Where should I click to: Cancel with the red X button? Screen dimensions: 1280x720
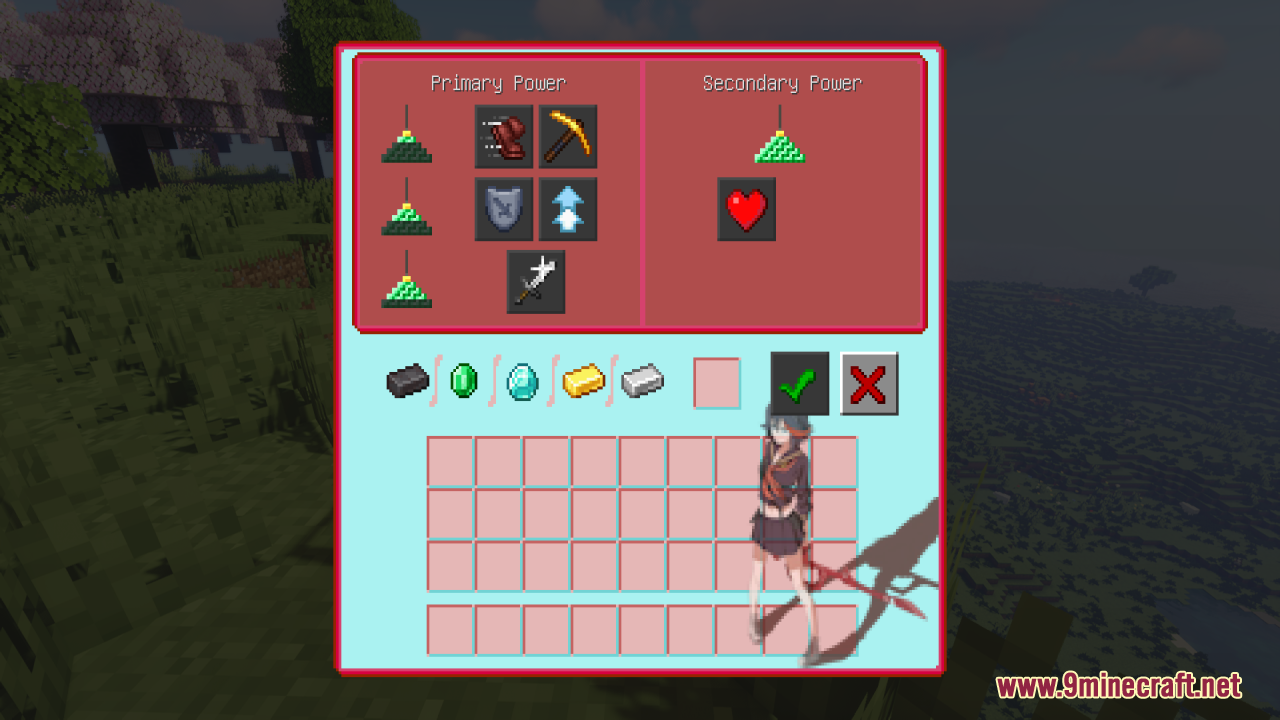[868, 383]
